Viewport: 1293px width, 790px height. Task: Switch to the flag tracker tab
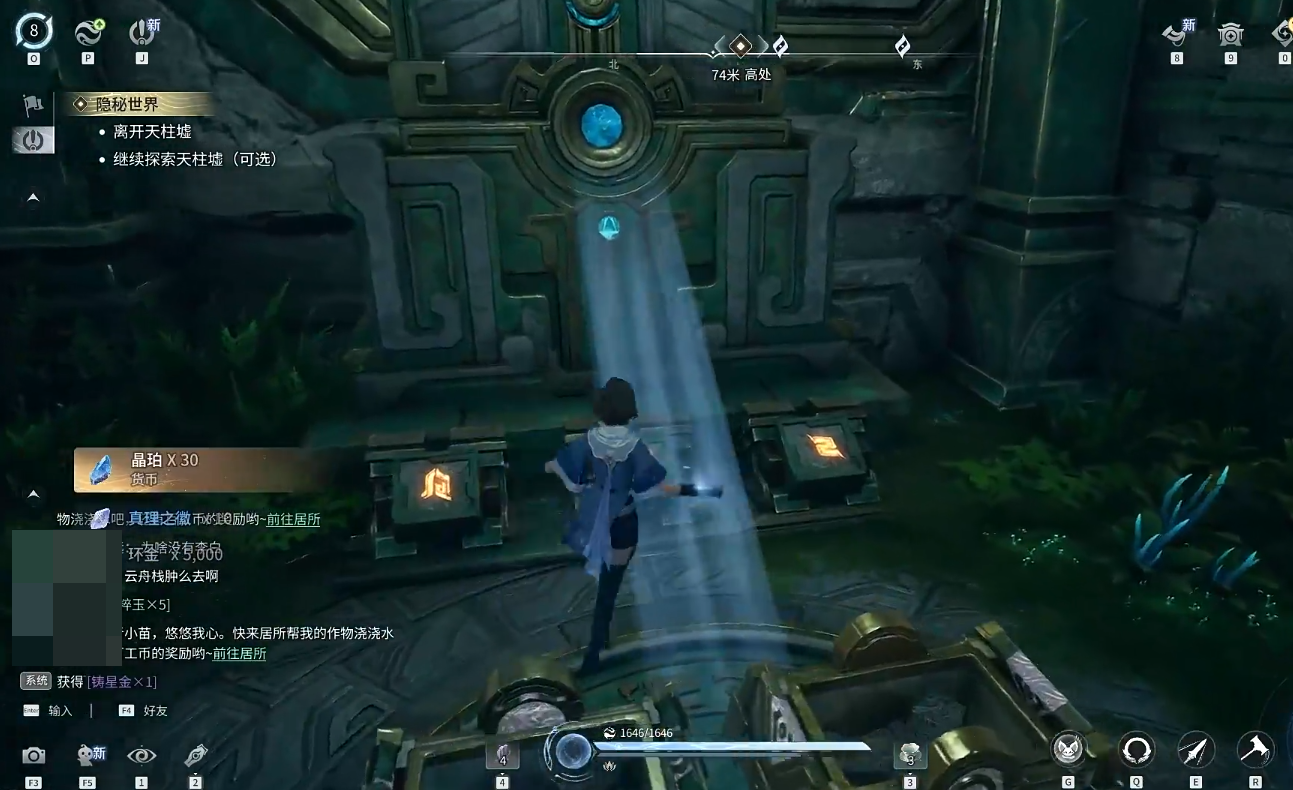point(33,105)
